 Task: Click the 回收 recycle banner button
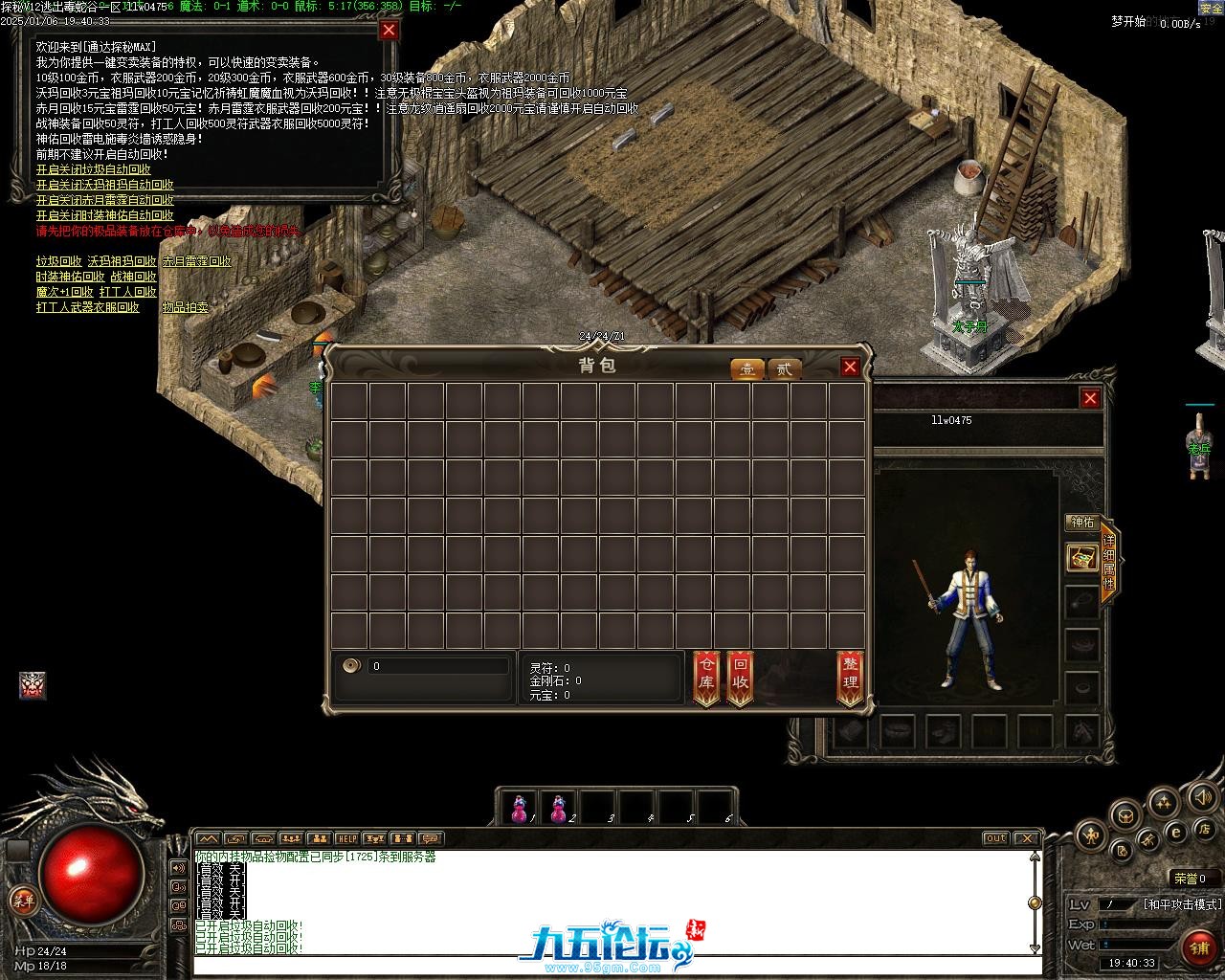point(740,677)
